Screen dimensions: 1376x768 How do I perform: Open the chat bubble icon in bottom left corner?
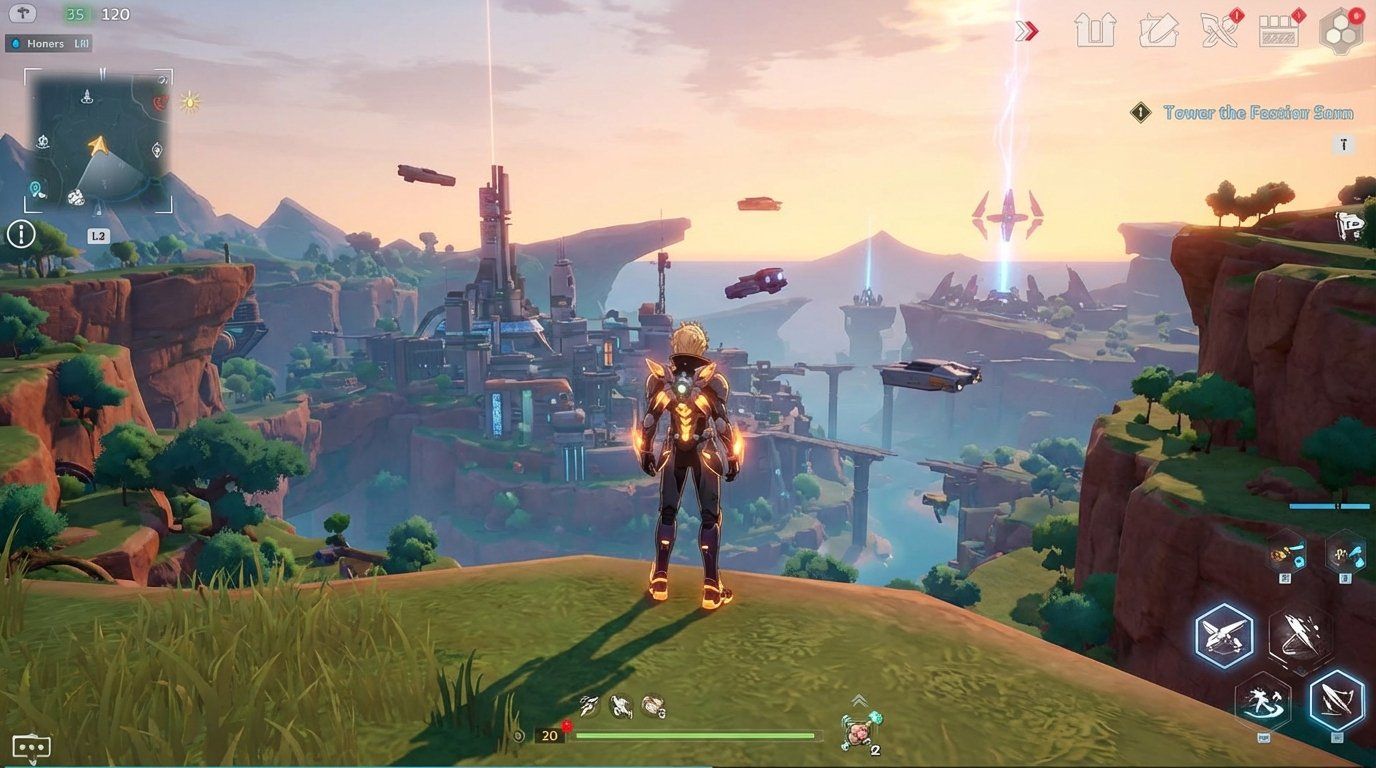click(30, 745)
